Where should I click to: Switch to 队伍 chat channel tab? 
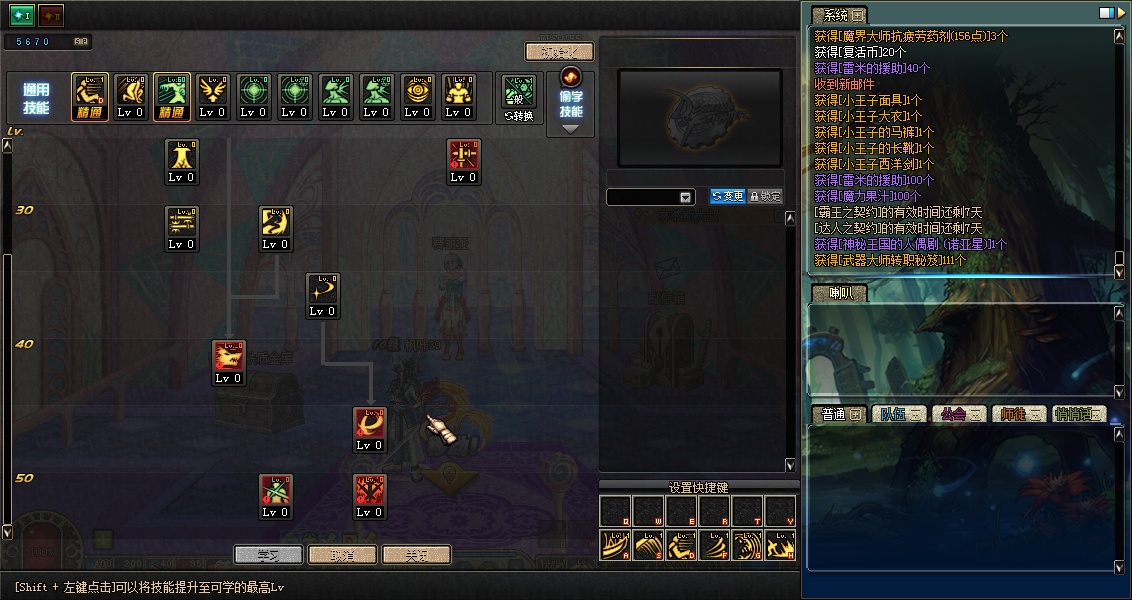pyautogui.click(x=899, y=414)
